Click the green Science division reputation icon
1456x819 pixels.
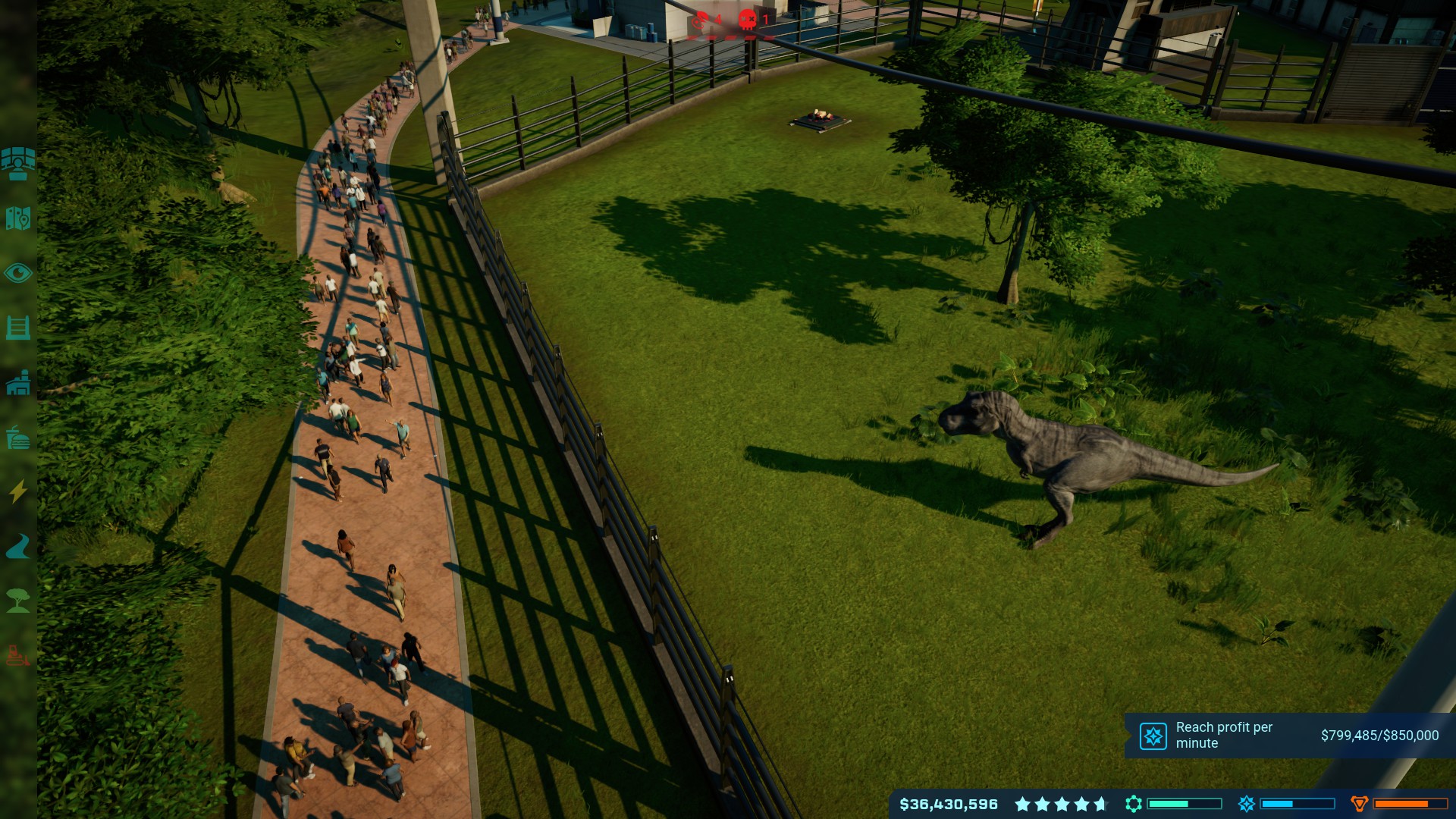[1134, 804]
